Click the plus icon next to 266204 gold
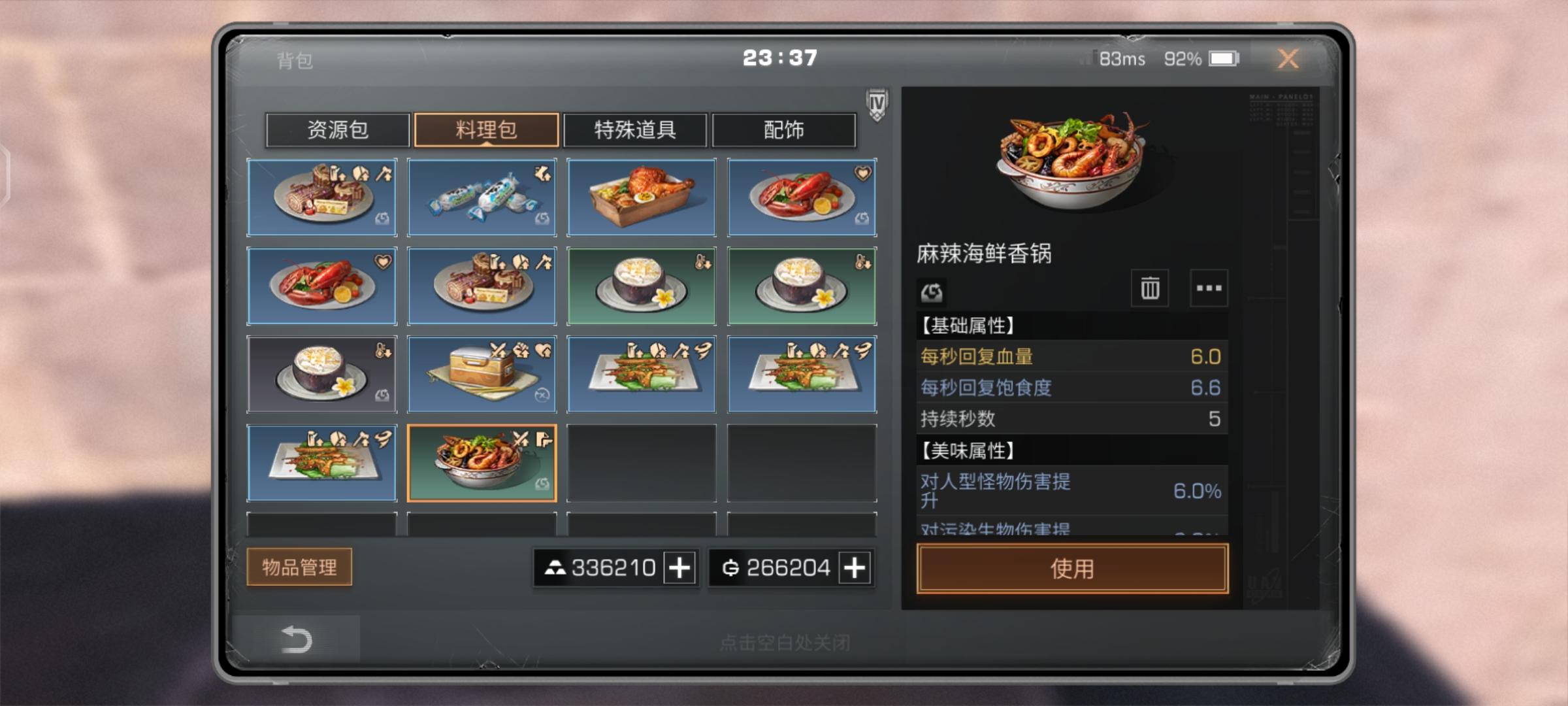The height and width of the screenshot is (706, 1568). tap(854, 567)
